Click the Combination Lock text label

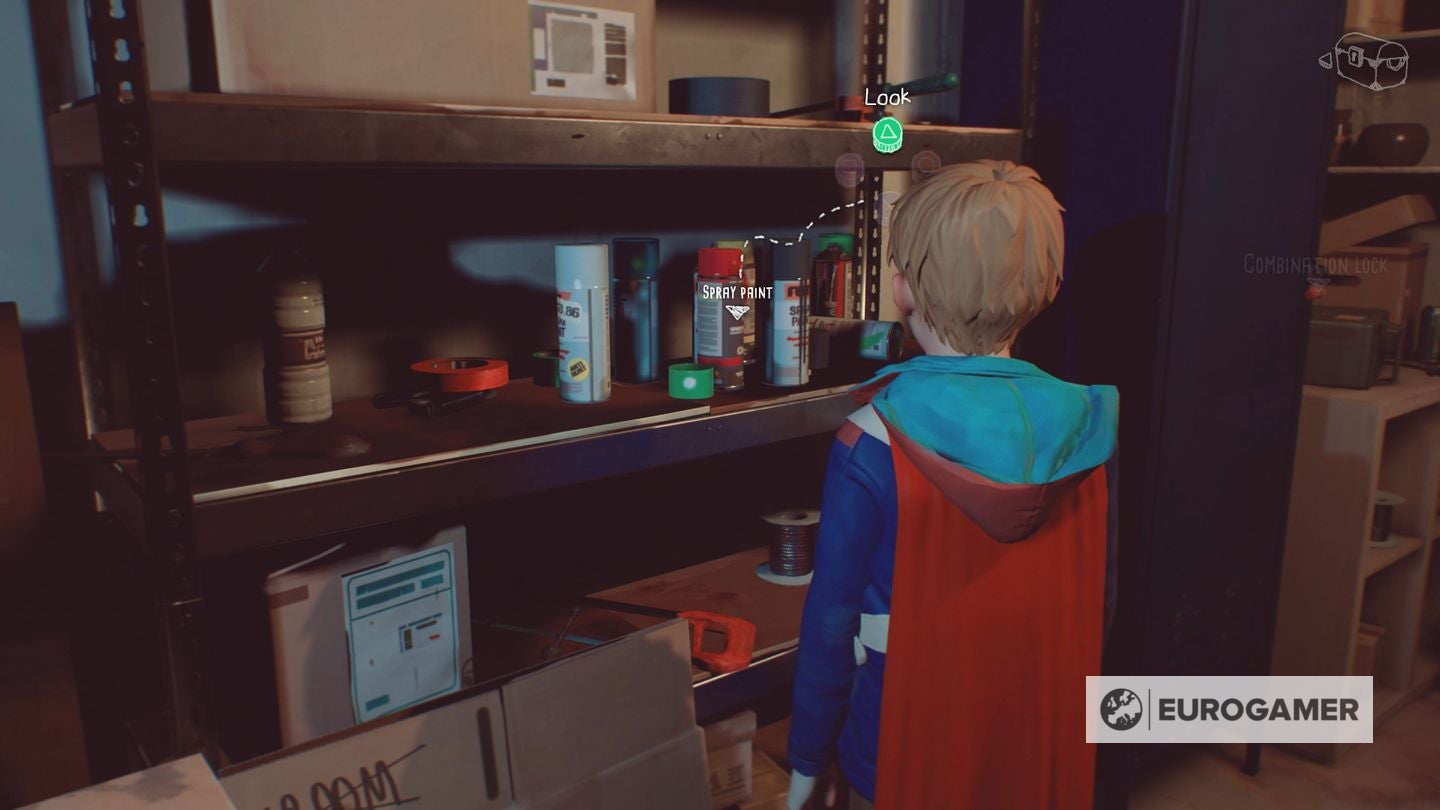tap(1313, 264)
